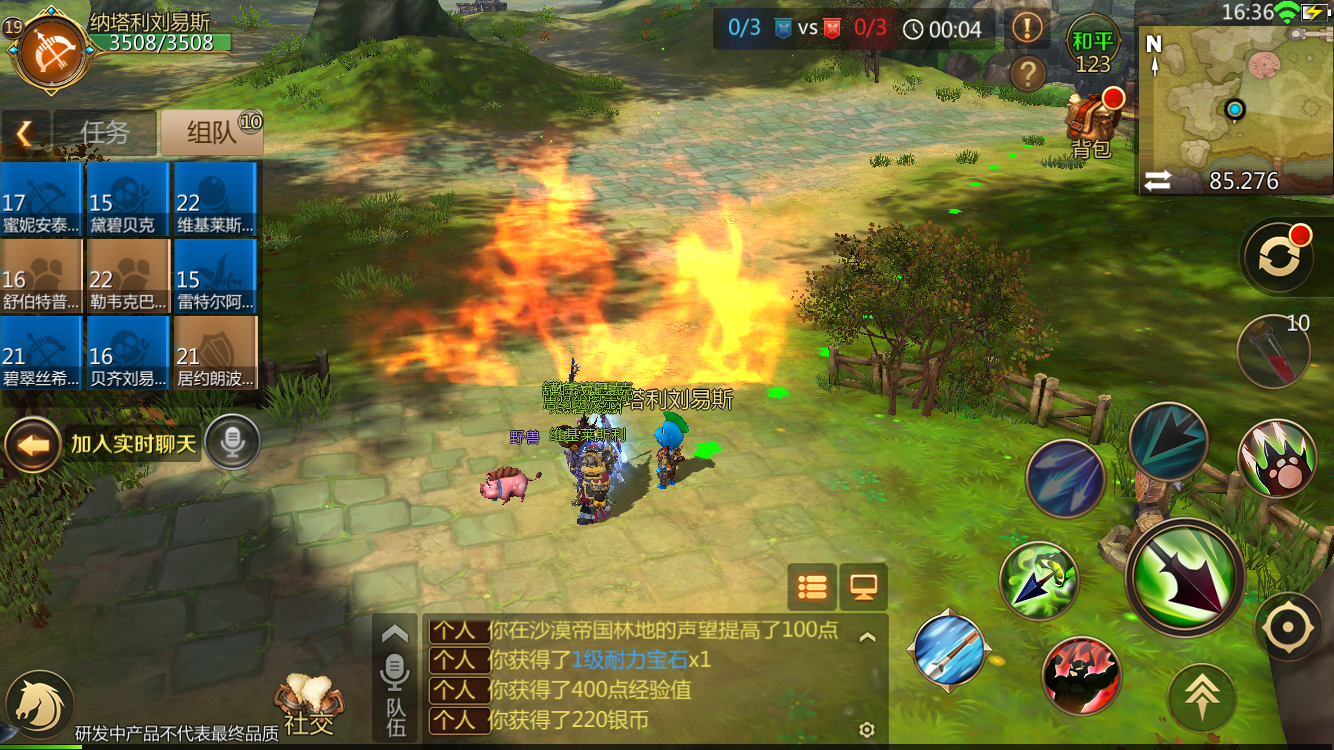Collapse the side panel with the left arrow
1334x750 pixels.
25,132
